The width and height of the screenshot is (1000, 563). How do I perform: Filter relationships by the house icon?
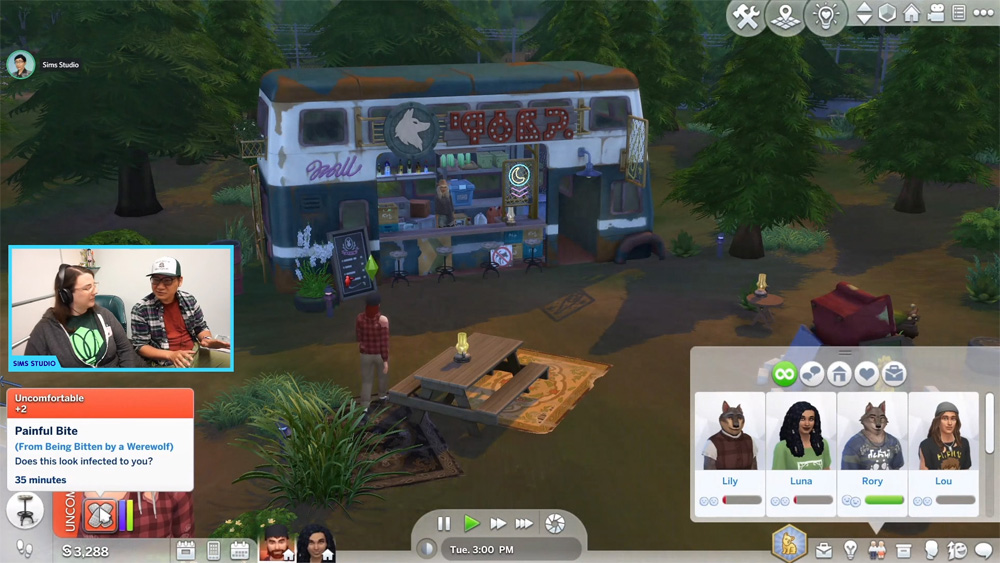click(x=838, y=374)
